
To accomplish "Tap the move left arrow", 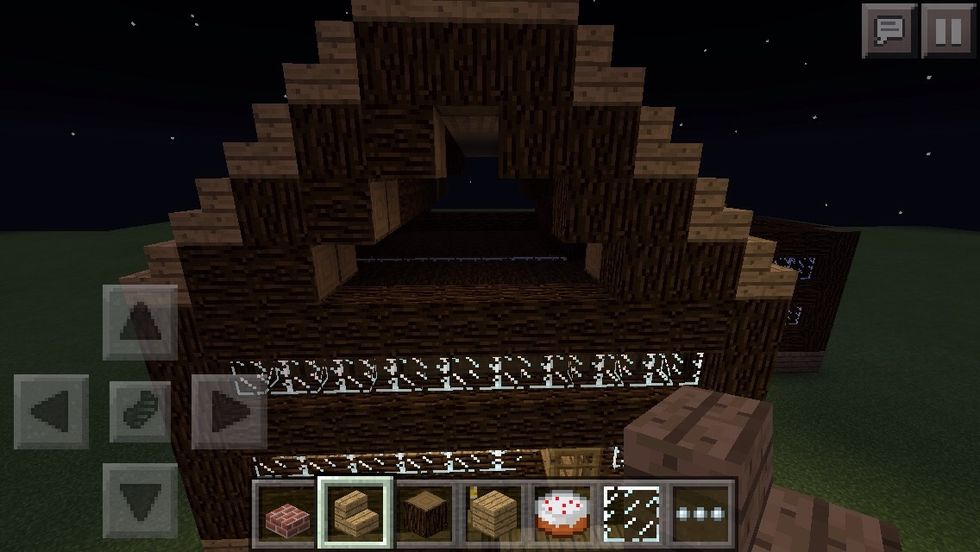I will pyautogui.click(x=51, y=410).
